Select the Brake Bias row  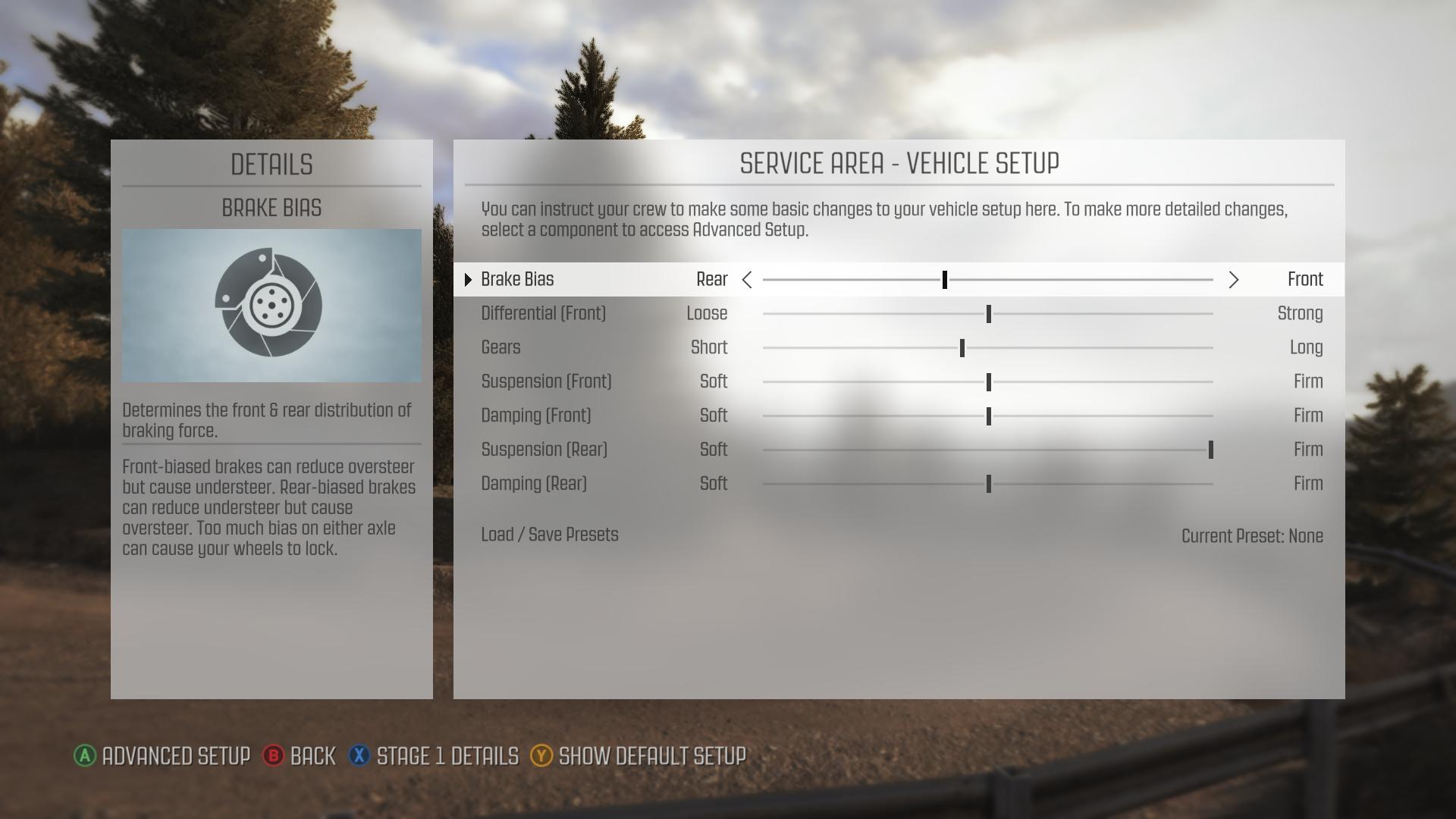tap(517, 280)
